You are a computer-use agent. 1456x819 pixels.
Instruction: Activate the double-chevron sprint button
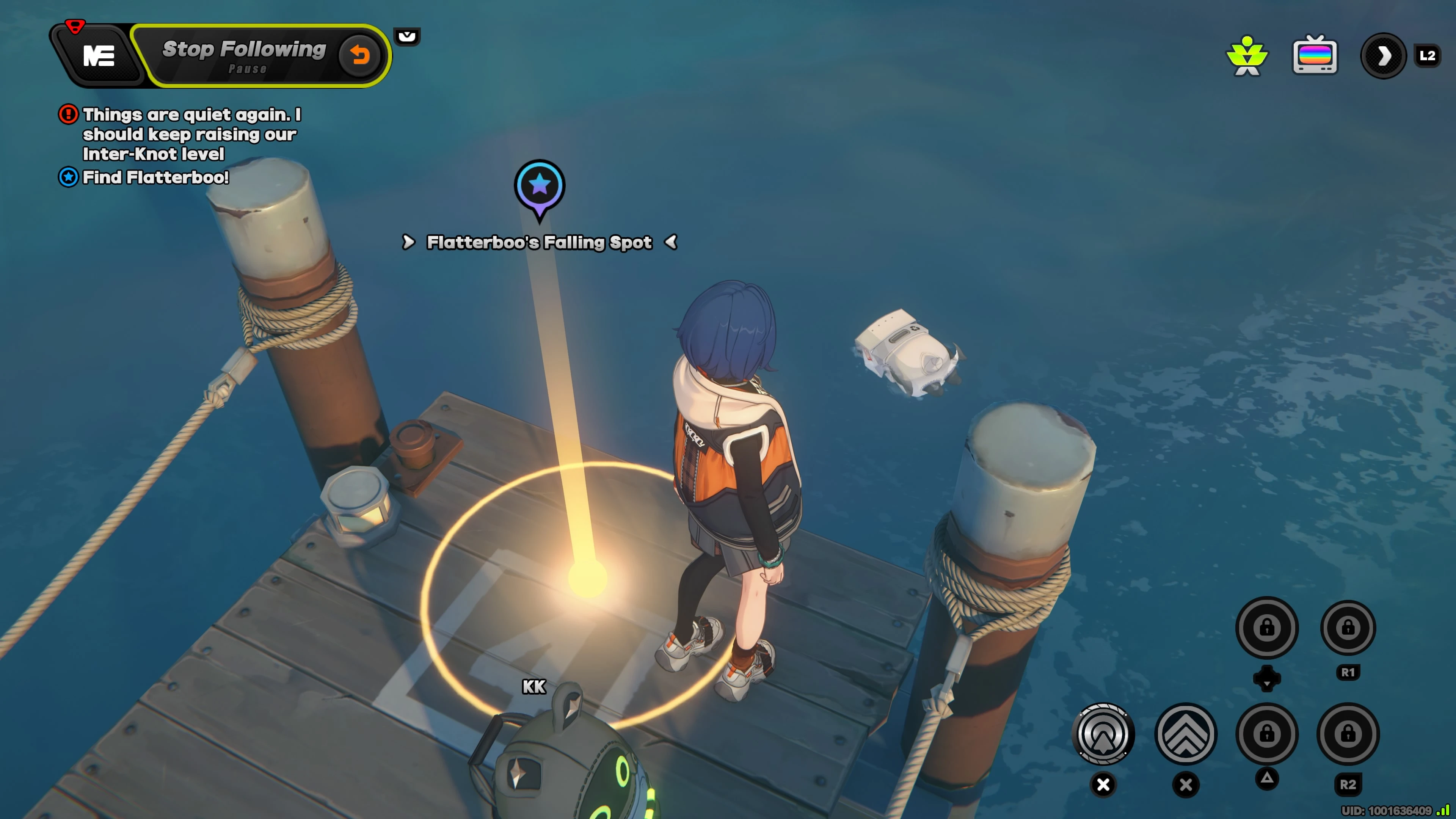[x=1186, y=734]
